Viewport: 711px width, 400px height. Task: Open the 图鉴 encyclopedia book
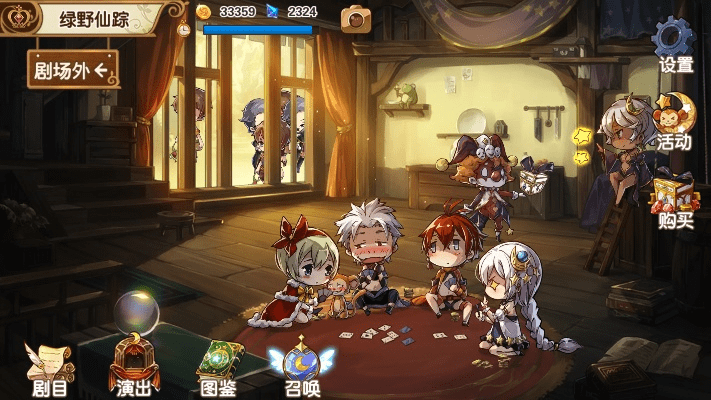216,365
